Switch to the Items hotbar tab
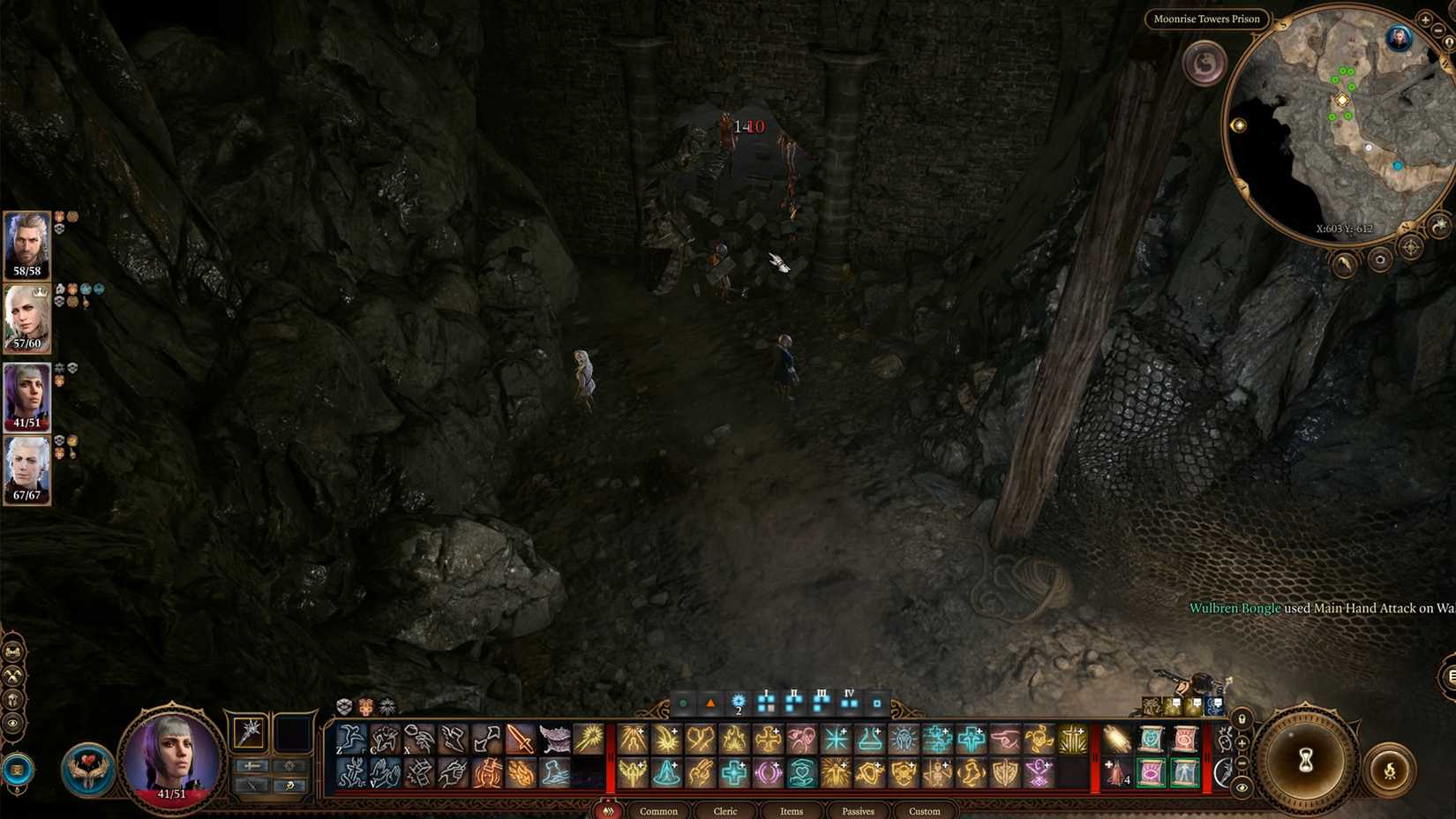This screenshot has height=819, width=1456. 791,811
